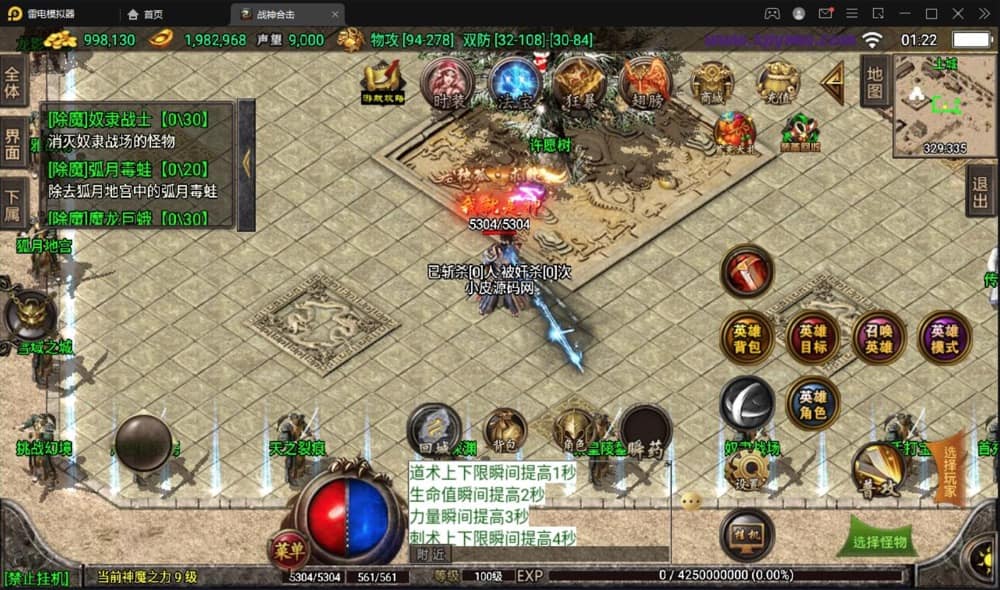Open the 翅膀 wings icon
This screenshot has width=1000, height=590.
click(x=645, y=83)
